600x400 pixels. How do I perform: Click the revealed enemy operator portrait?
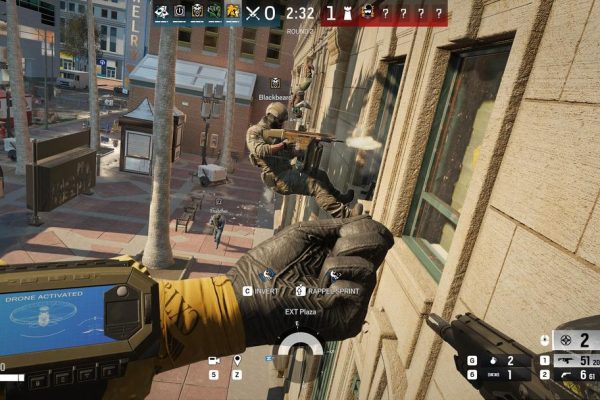[367, 12]
